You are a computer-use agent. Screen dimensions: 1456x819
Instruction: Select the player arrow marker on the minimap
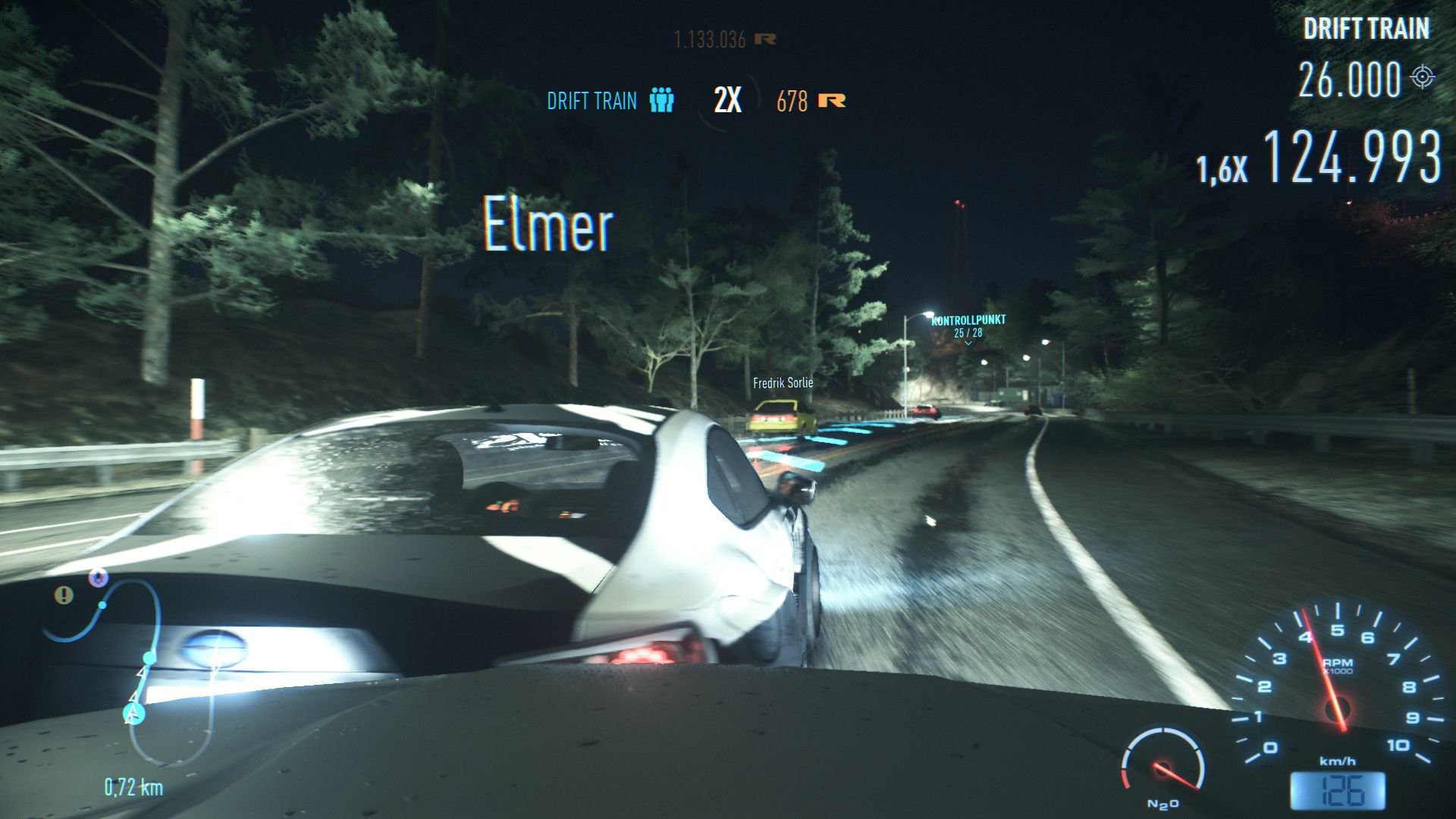[133, 713]
